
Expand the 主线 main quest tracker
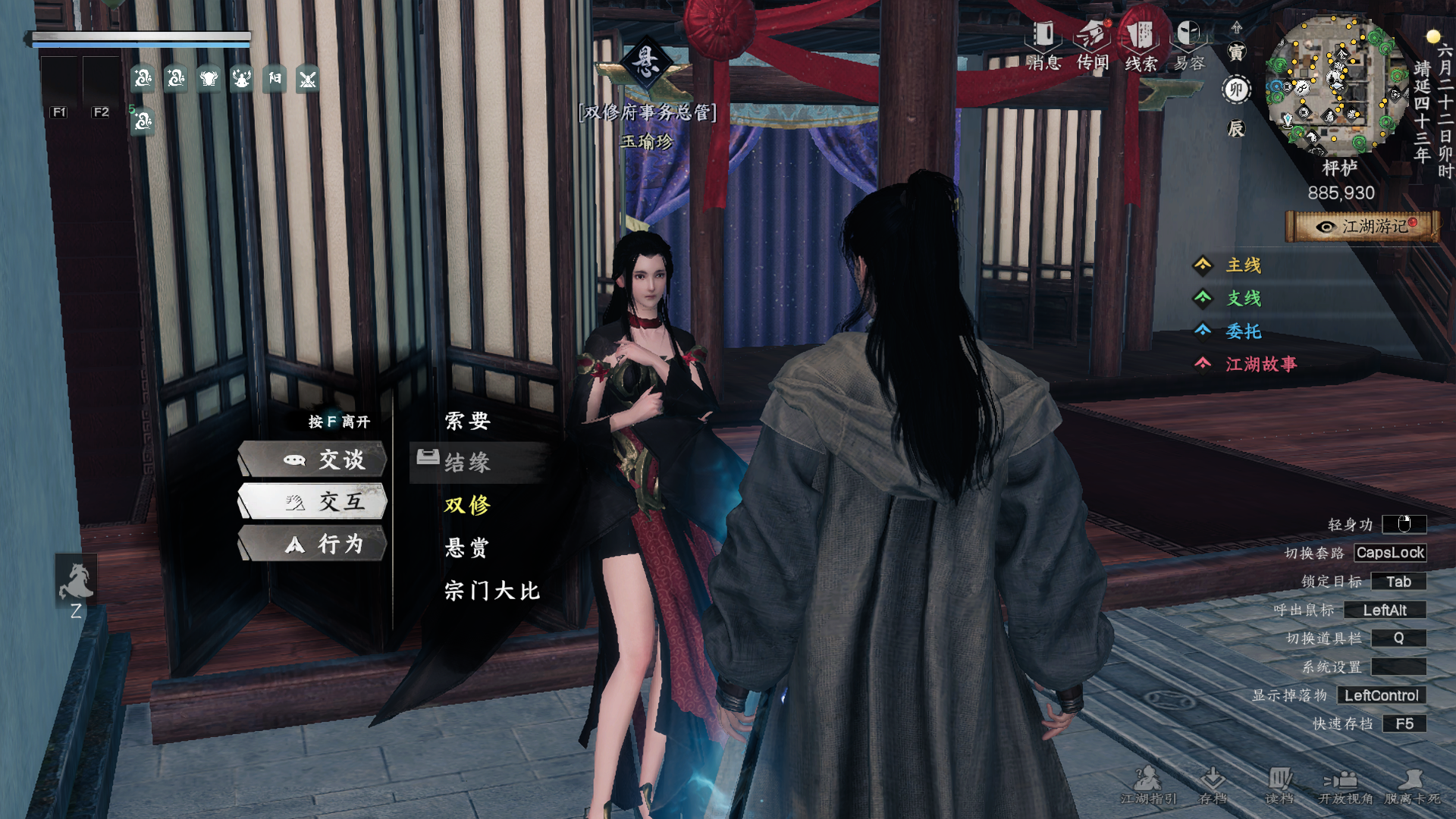coord(1243,265)
